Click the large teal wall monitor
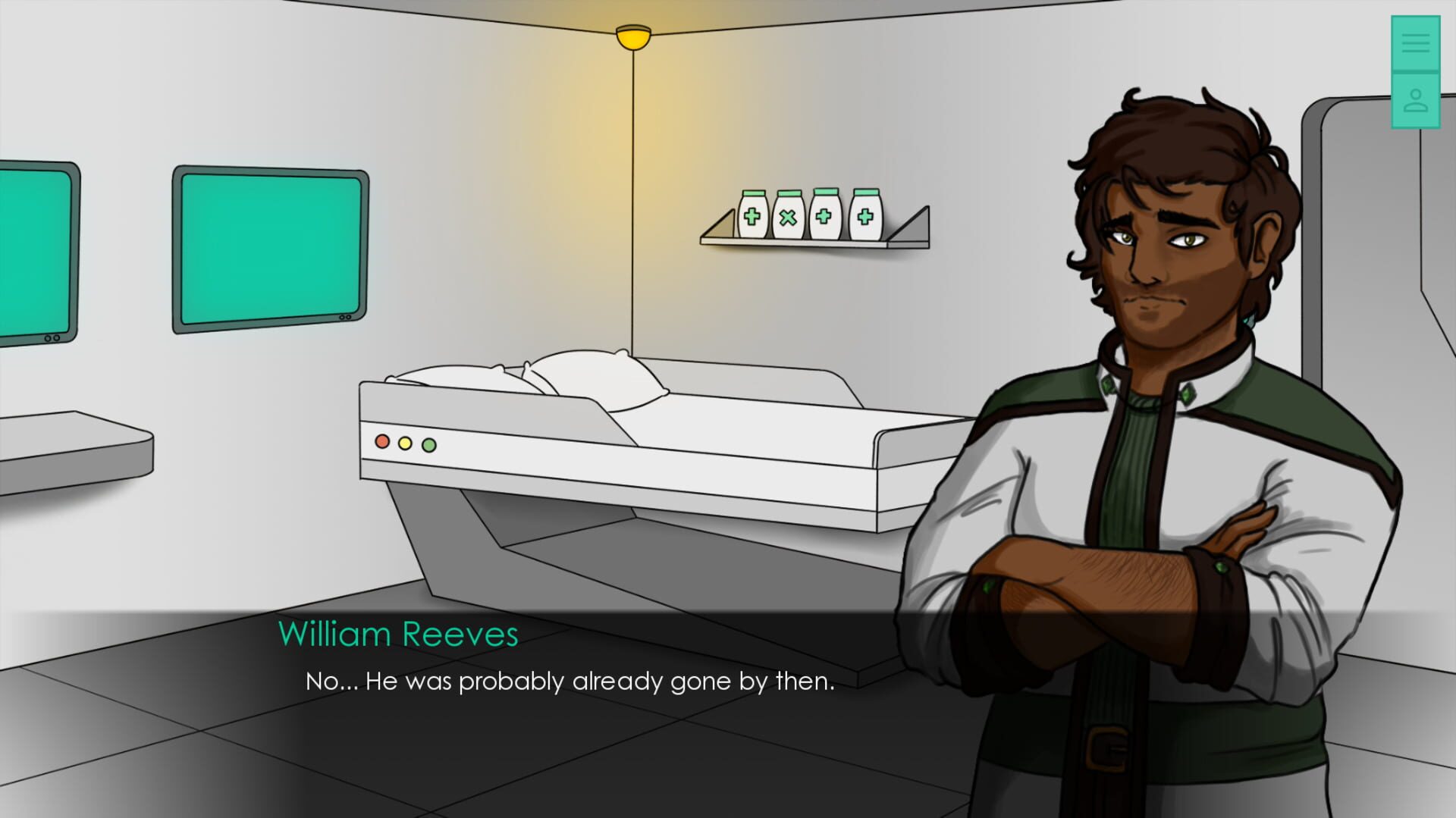1456x818 pixels. coord(269,250)
